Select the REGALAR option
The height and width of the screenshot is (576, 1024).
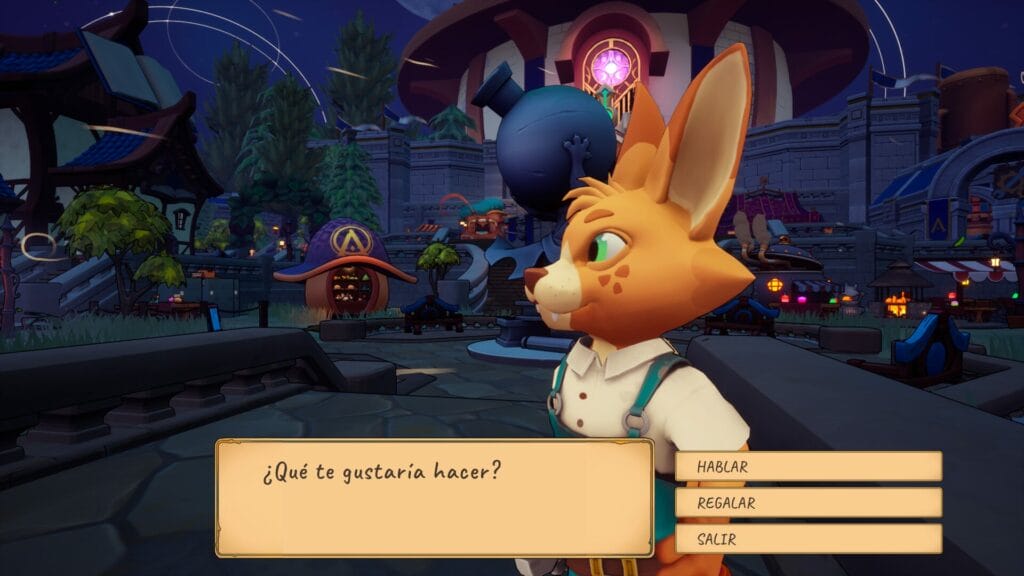click(808, 503)
